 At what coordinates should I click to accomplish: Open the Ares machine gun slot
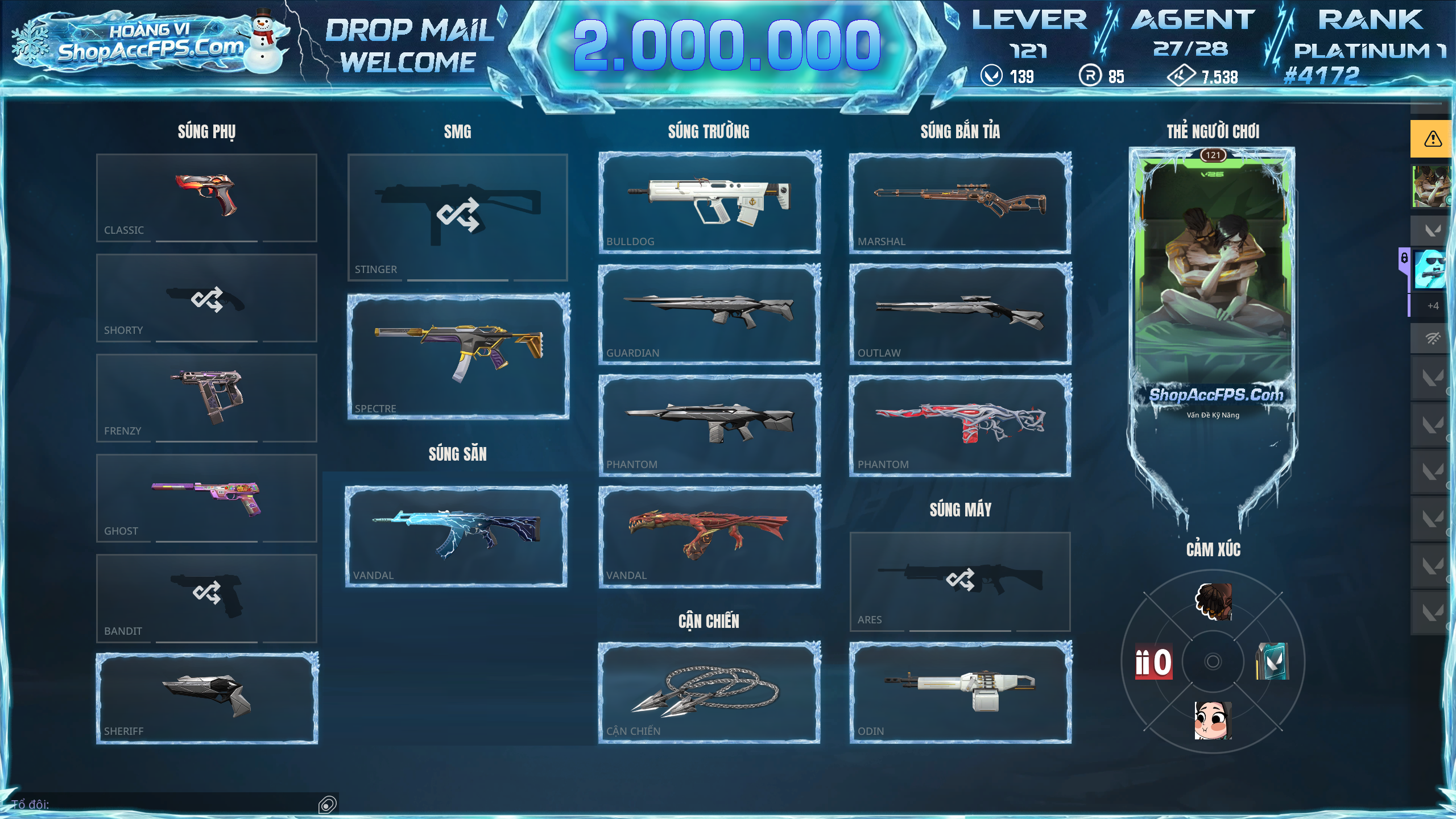point(960,581)
